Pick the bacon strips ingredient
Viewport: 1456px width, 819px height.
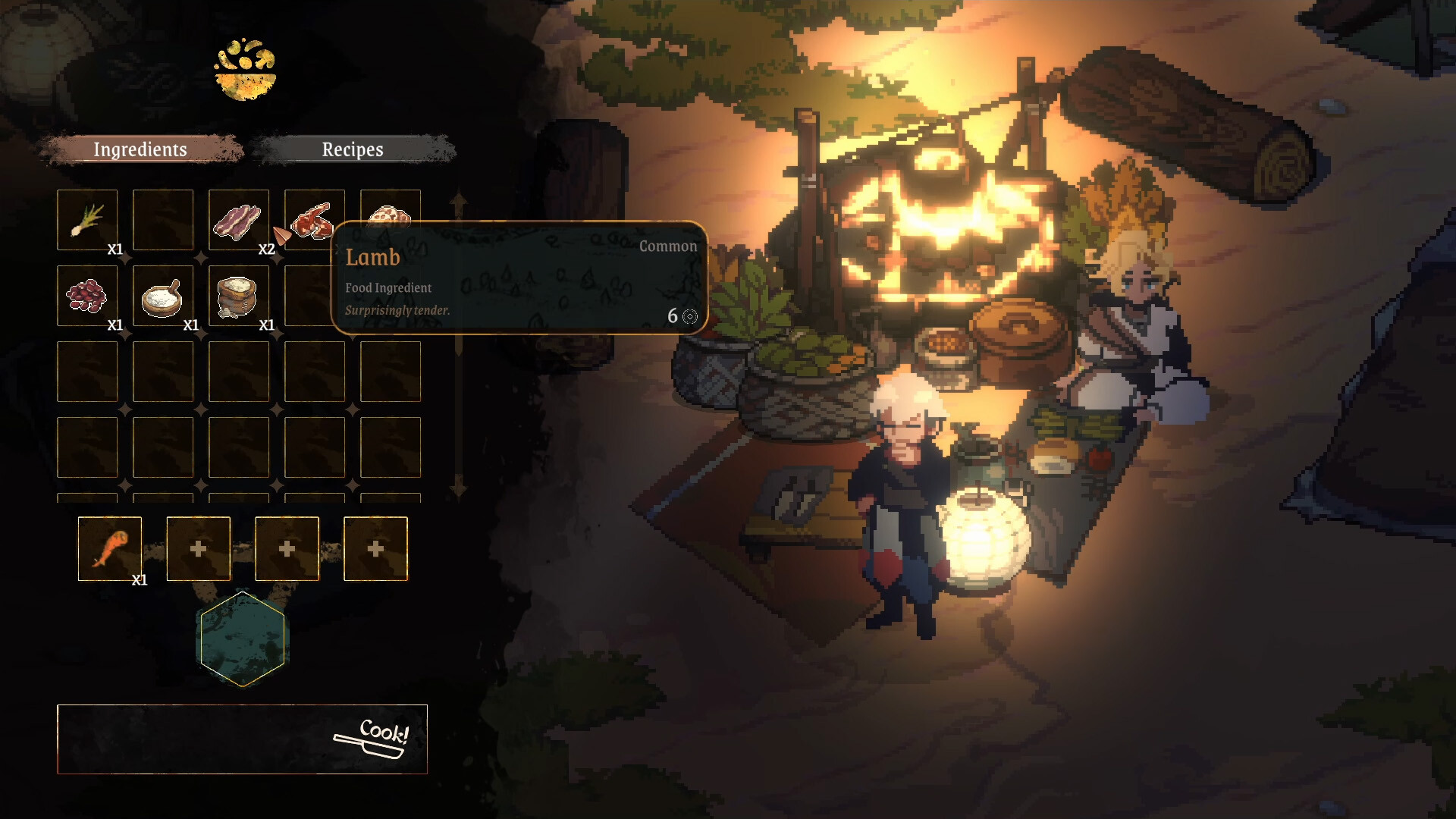click(x=238, y=220)
